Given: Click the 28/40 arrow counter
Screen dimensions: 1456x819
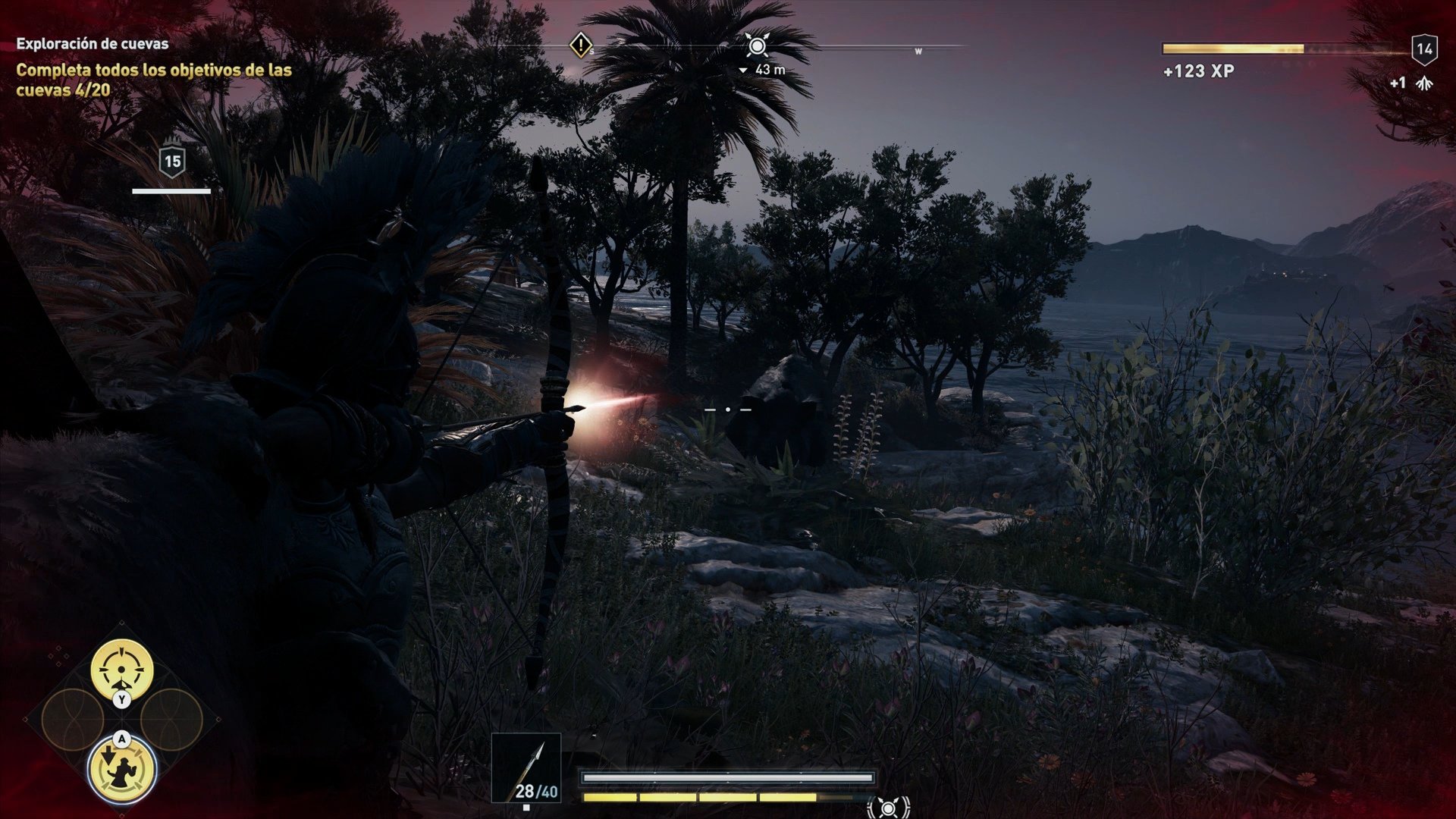Looking at the screenshot, I should (x=535, y=793).
